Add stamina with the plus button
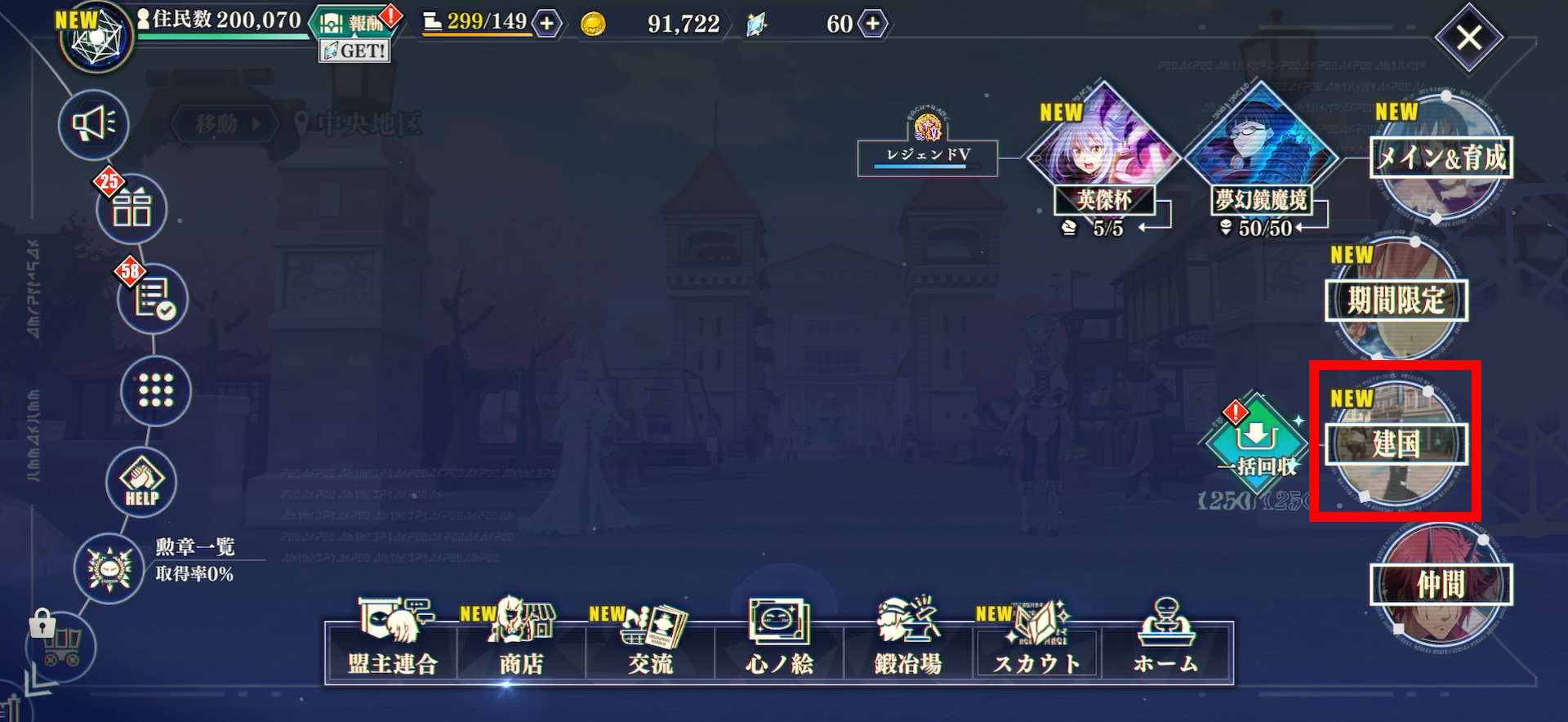Image resolution: width=1568 pixels, height=722 pixels. 547,24
